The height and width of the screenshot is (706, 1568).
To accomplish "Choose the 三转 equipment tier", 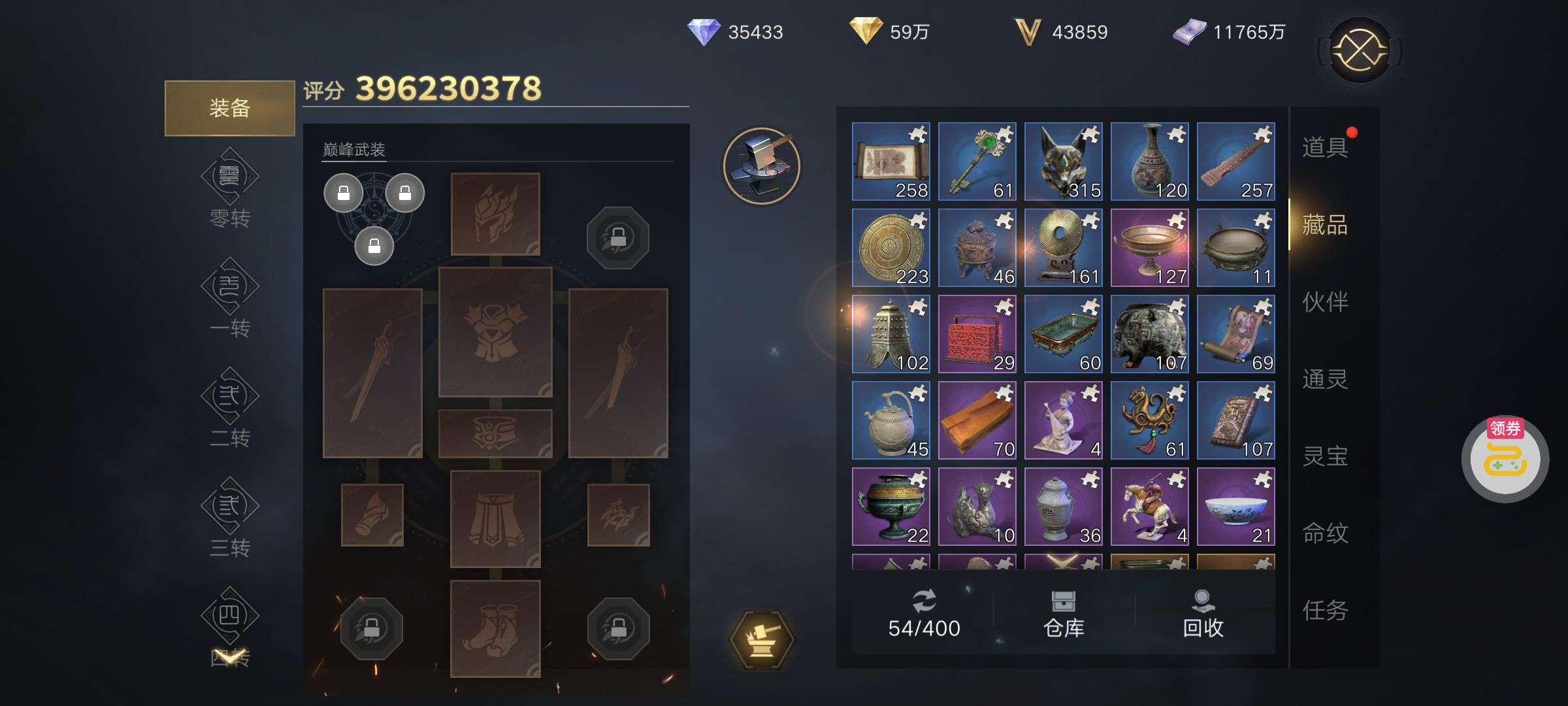I will click(229, 518).
